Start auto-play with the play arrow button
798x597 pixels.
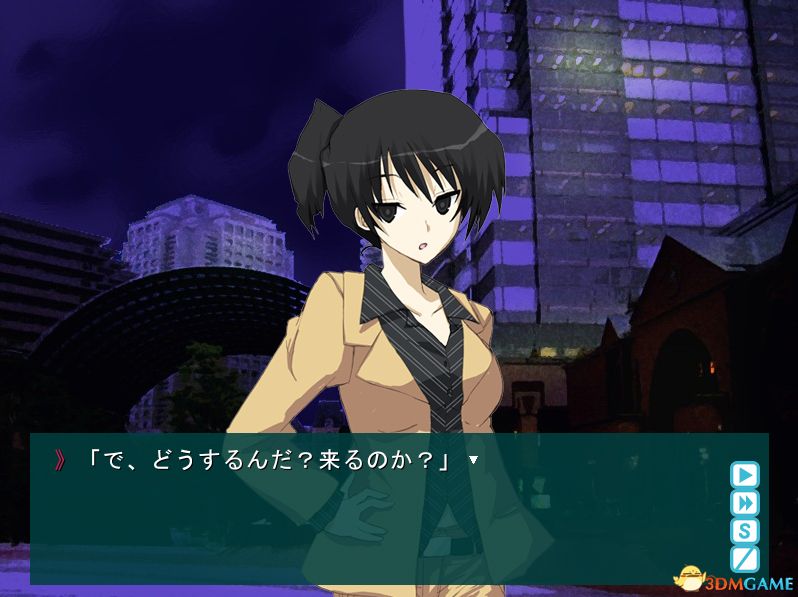[744, 474]
